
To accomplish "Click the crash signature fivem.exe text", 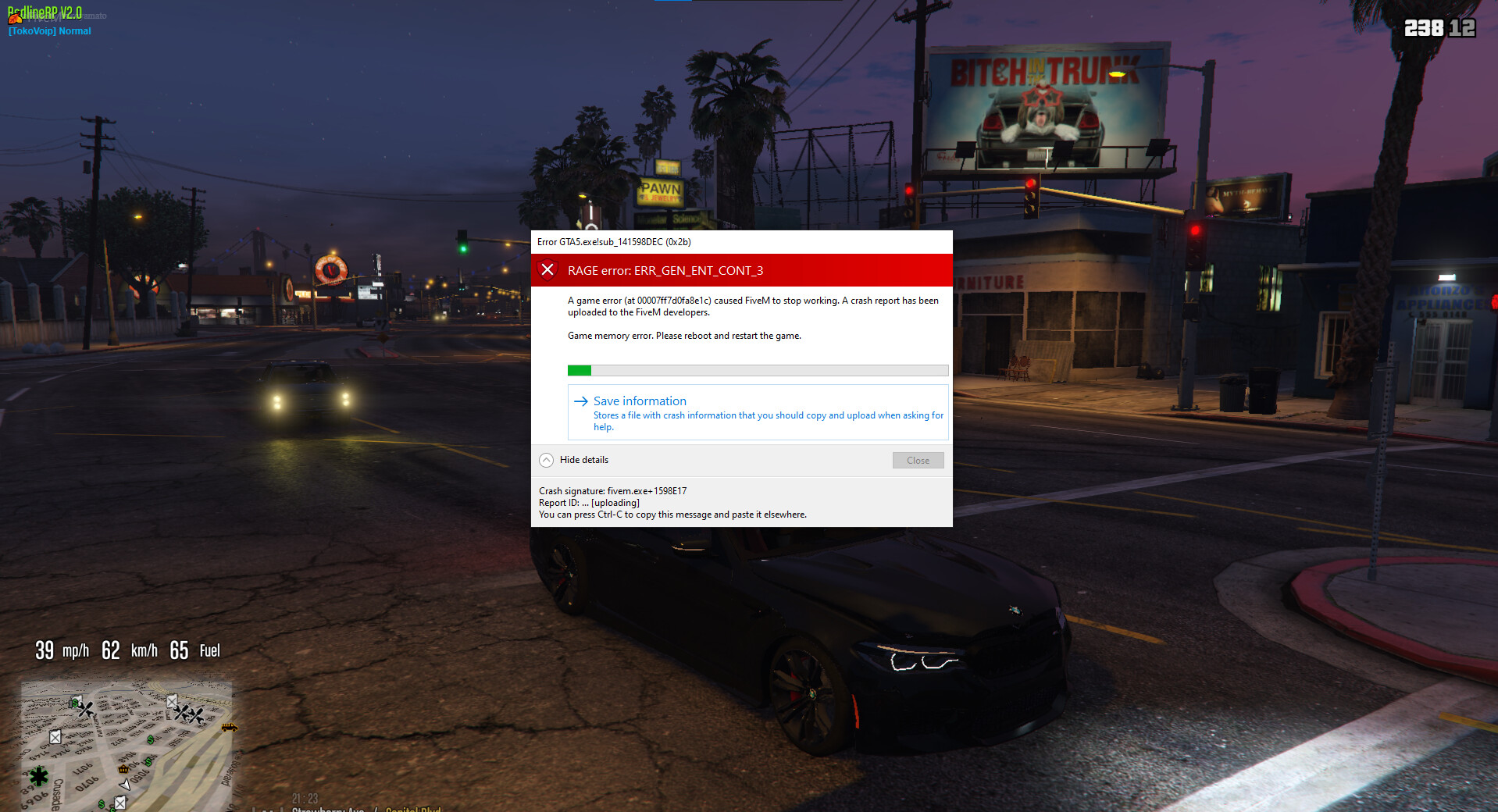I will click(x=612, y=491).
